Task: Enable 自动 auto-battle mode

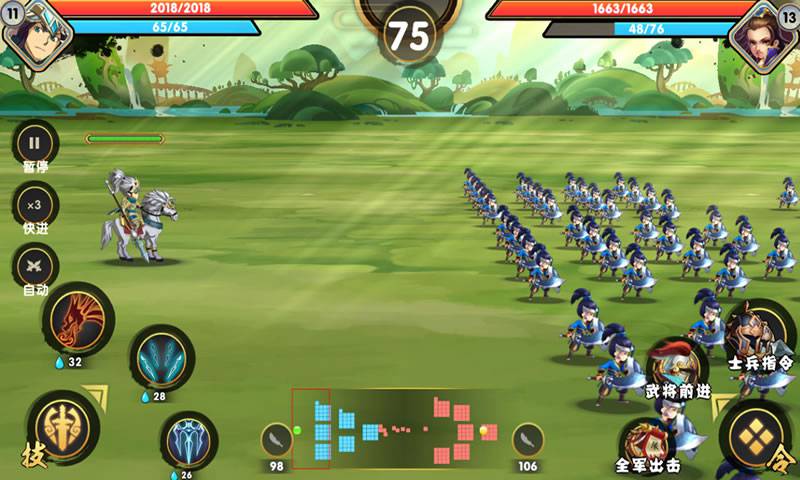Action: pos(35,266)
